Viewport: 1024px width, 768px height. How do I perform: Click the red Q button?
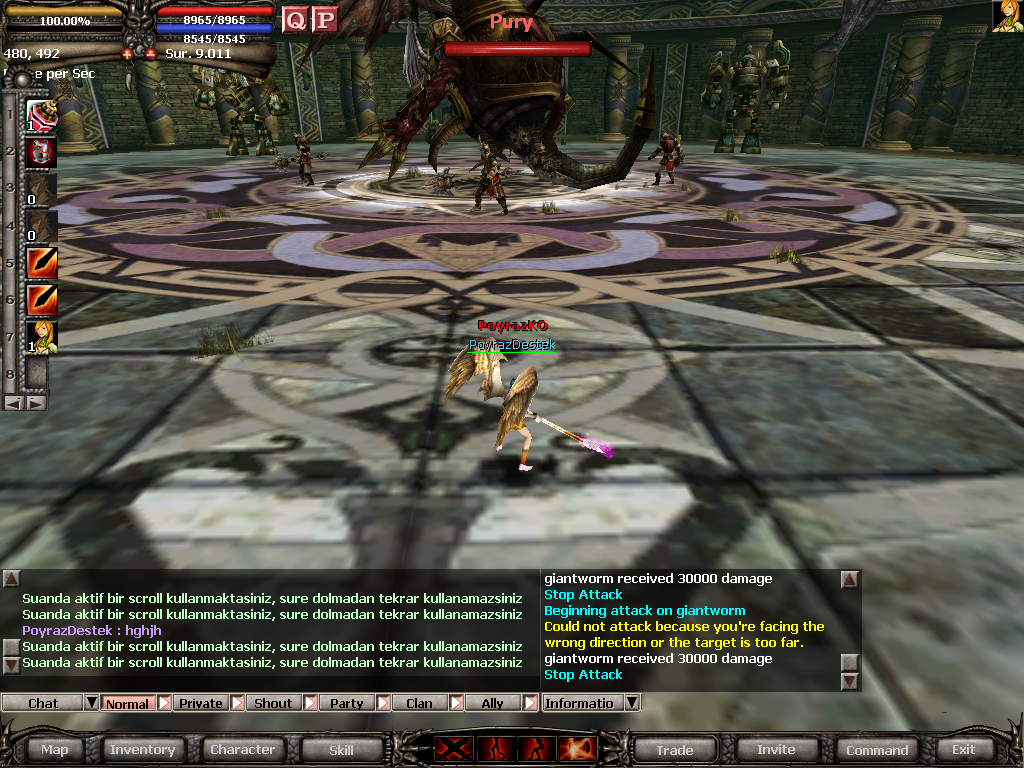coord(295,20)
